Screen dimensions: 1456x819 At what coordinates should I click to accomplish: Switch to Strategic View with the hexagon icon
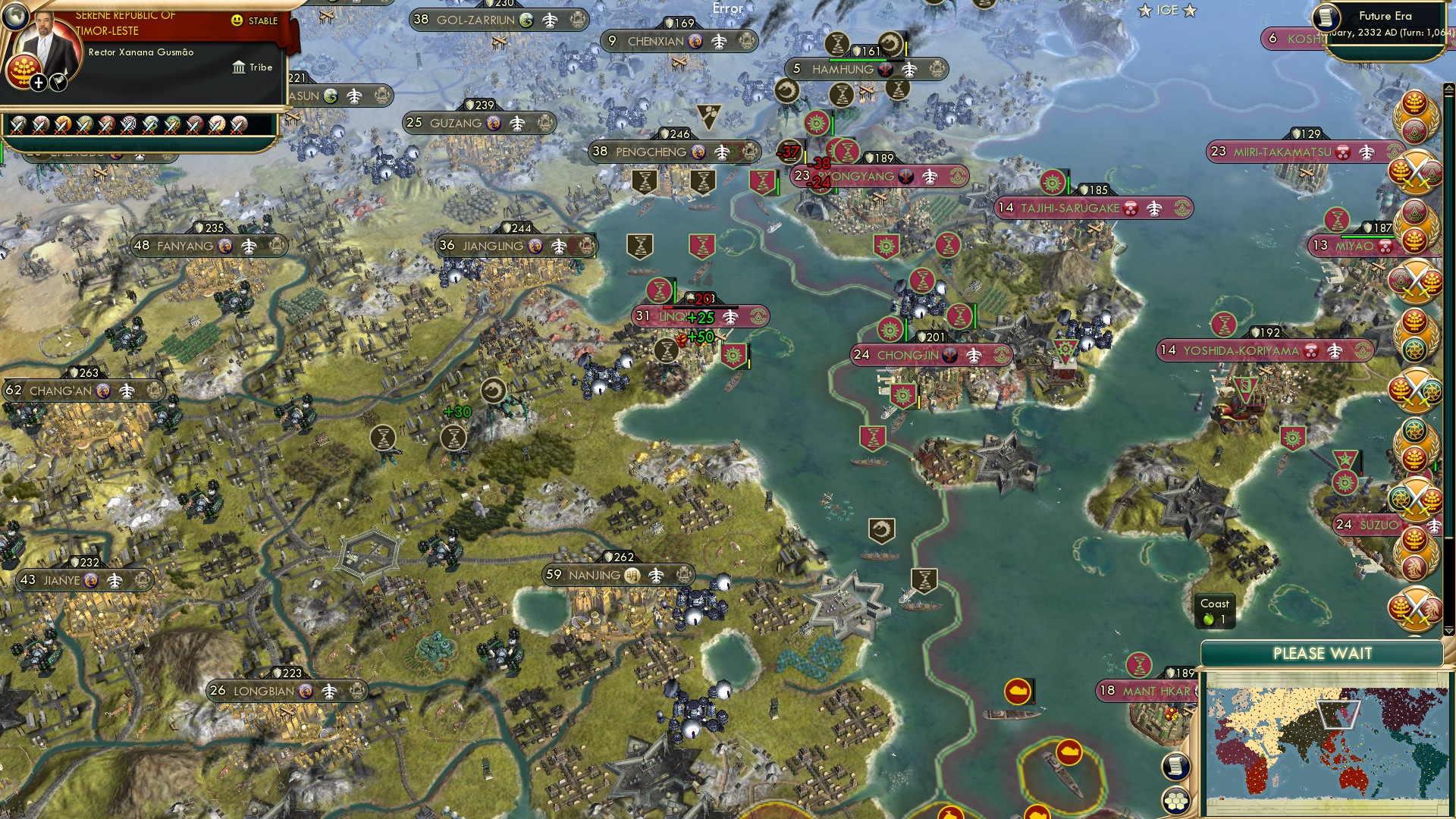point(1175,799)
